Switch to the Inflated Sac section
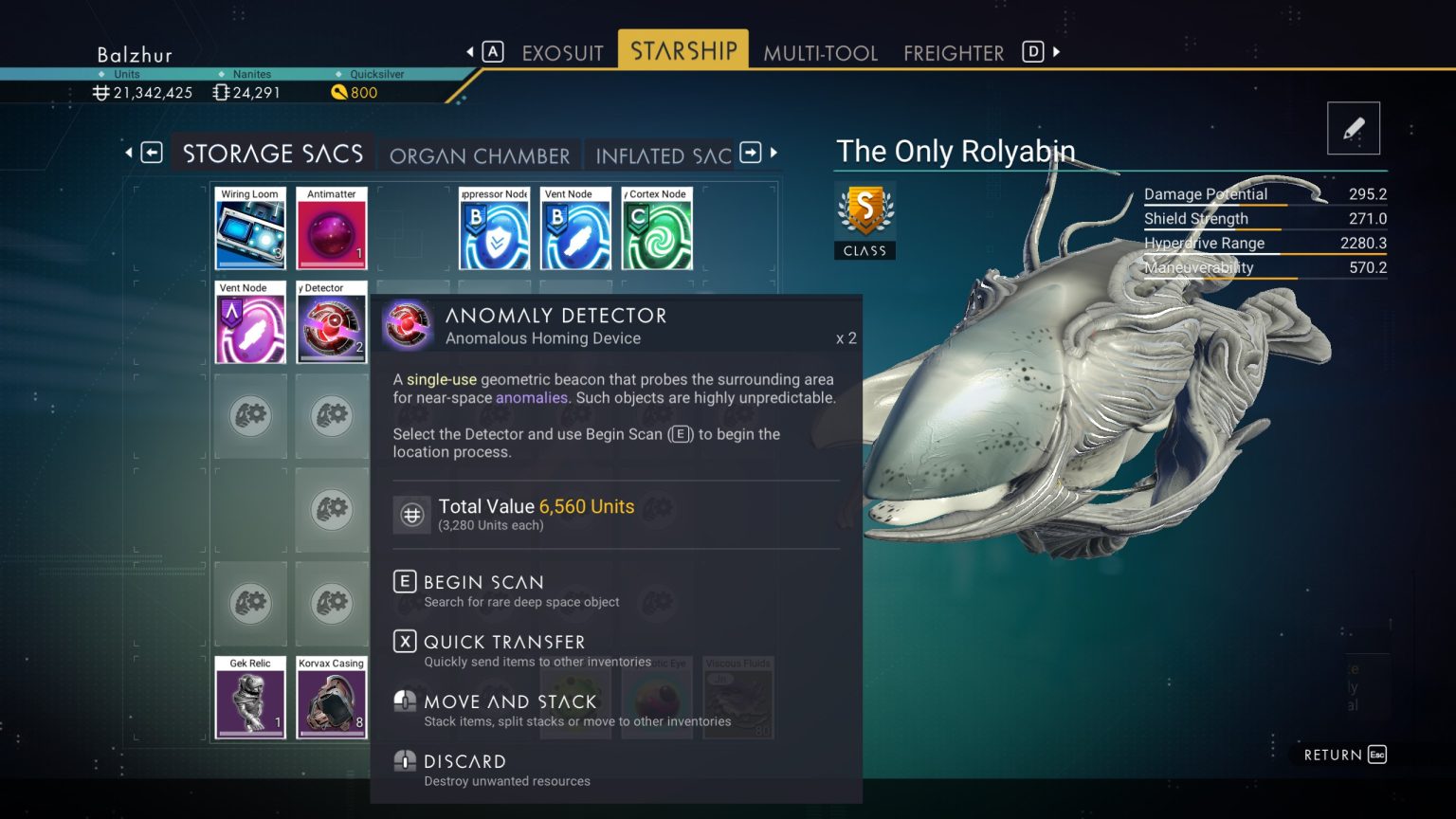Screen dimensions: 1456x819 pos(663,155)
